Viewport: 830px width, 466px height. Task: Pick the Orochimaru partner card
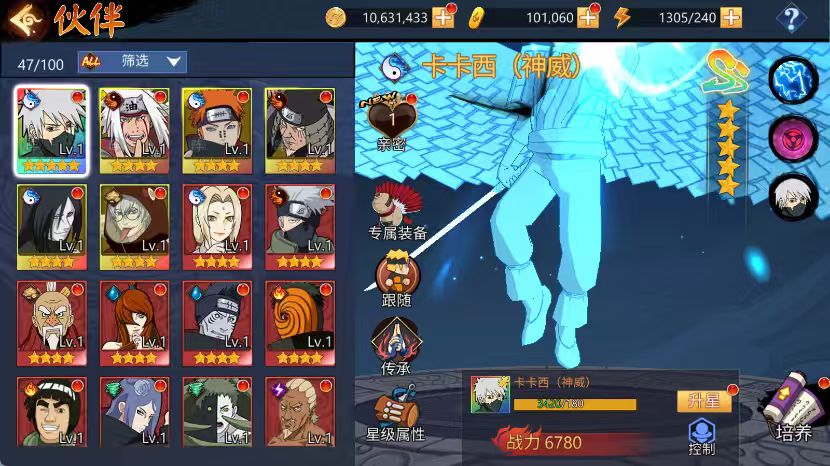(51, 226)
